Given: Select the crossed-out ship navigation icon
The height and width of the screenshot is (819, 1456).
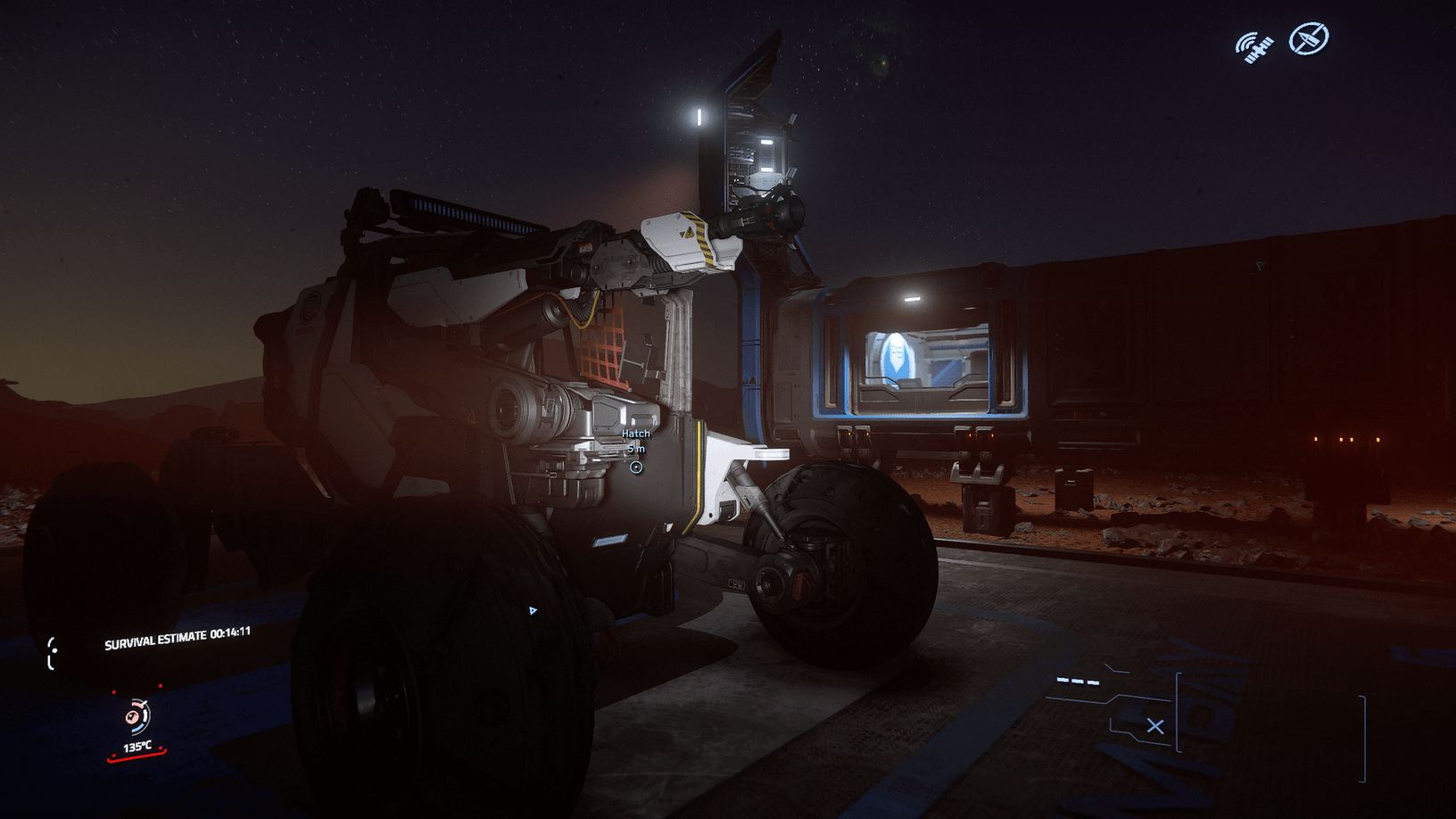Looking at the screenshot, I should 1308,38.
